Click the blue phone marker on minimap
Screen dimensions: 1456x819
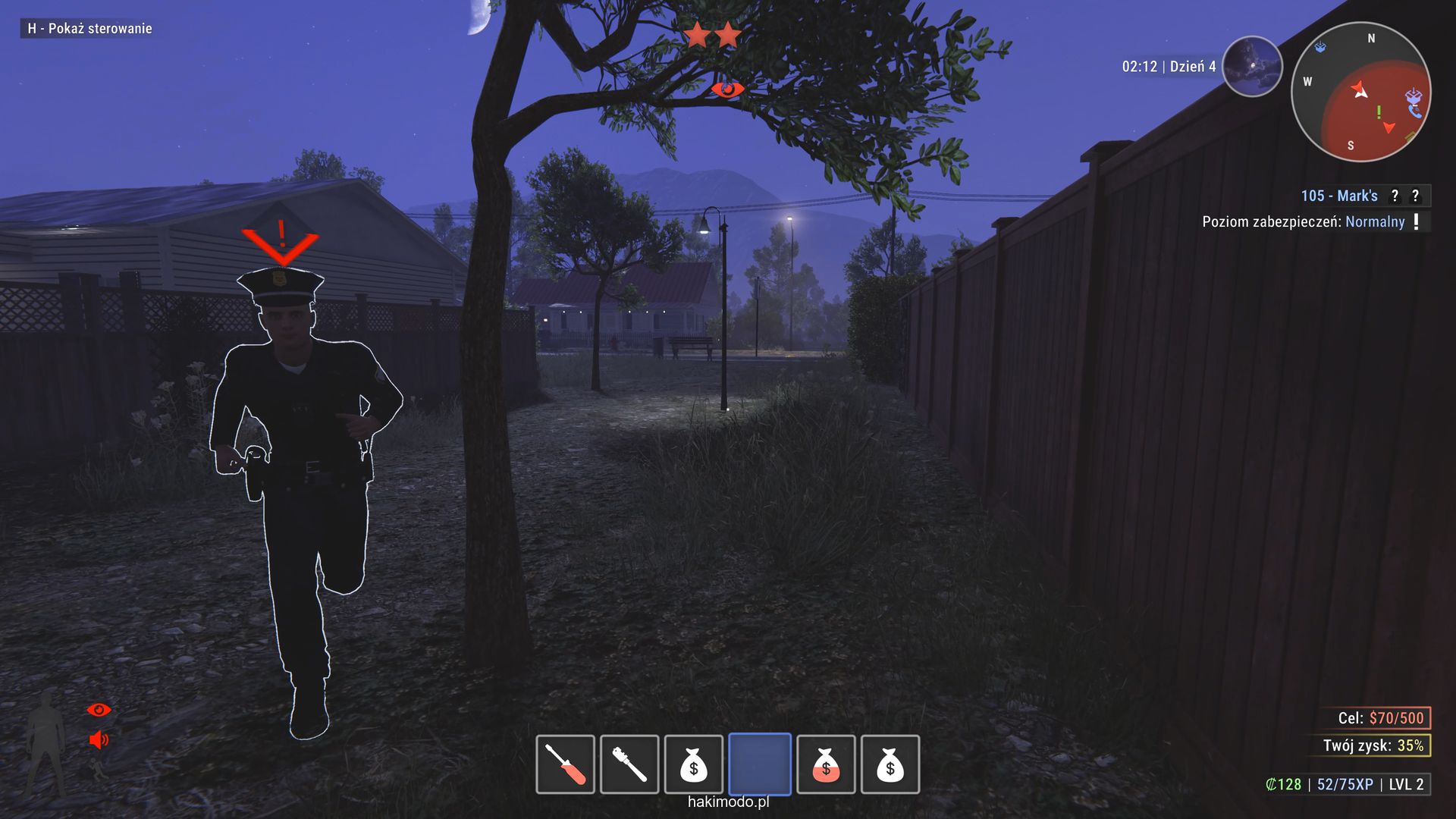[x=1415, y=111]
